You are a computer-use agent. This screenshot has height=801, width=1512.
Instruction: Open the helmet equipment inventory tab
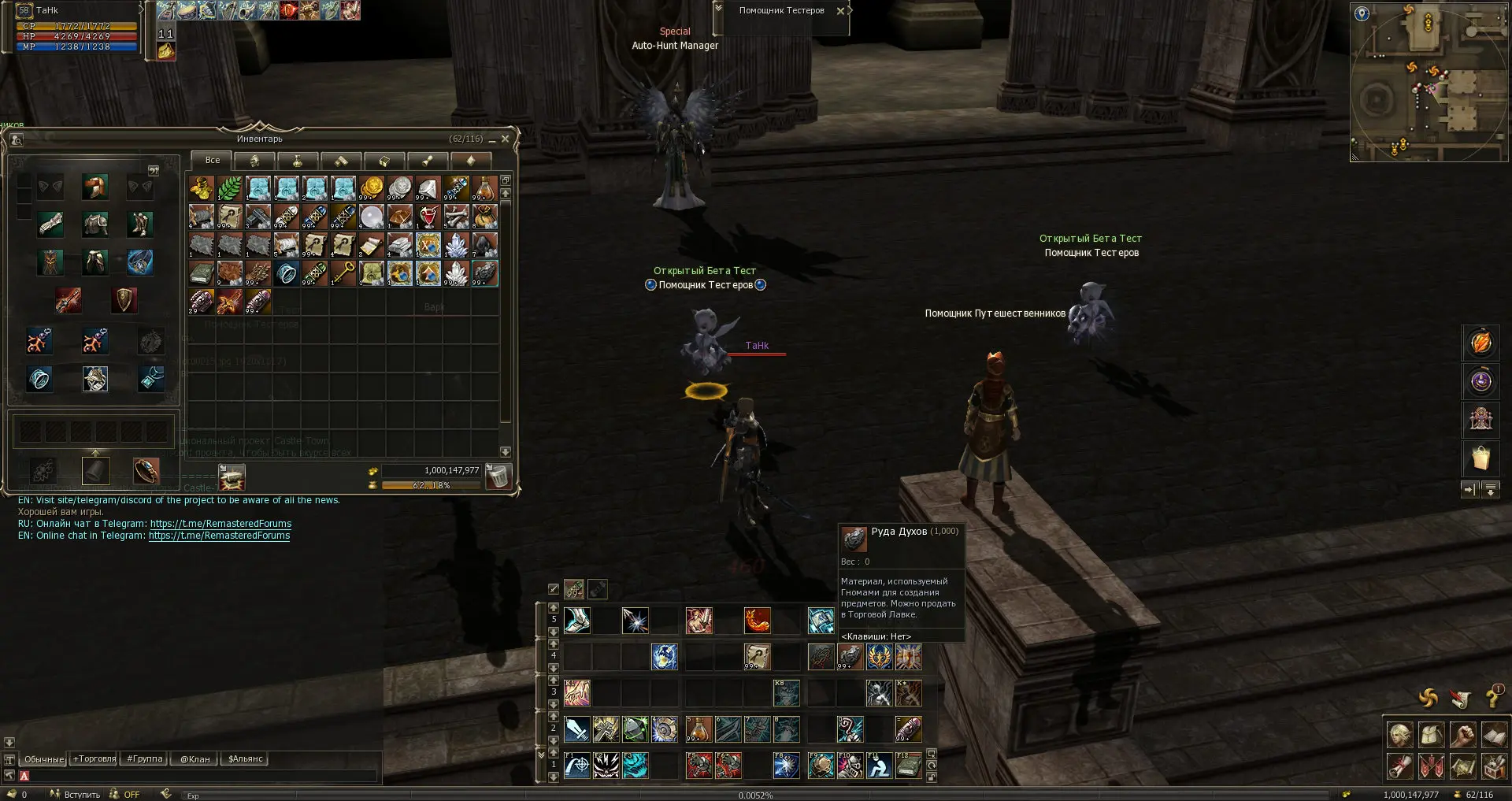click(254, 161)
